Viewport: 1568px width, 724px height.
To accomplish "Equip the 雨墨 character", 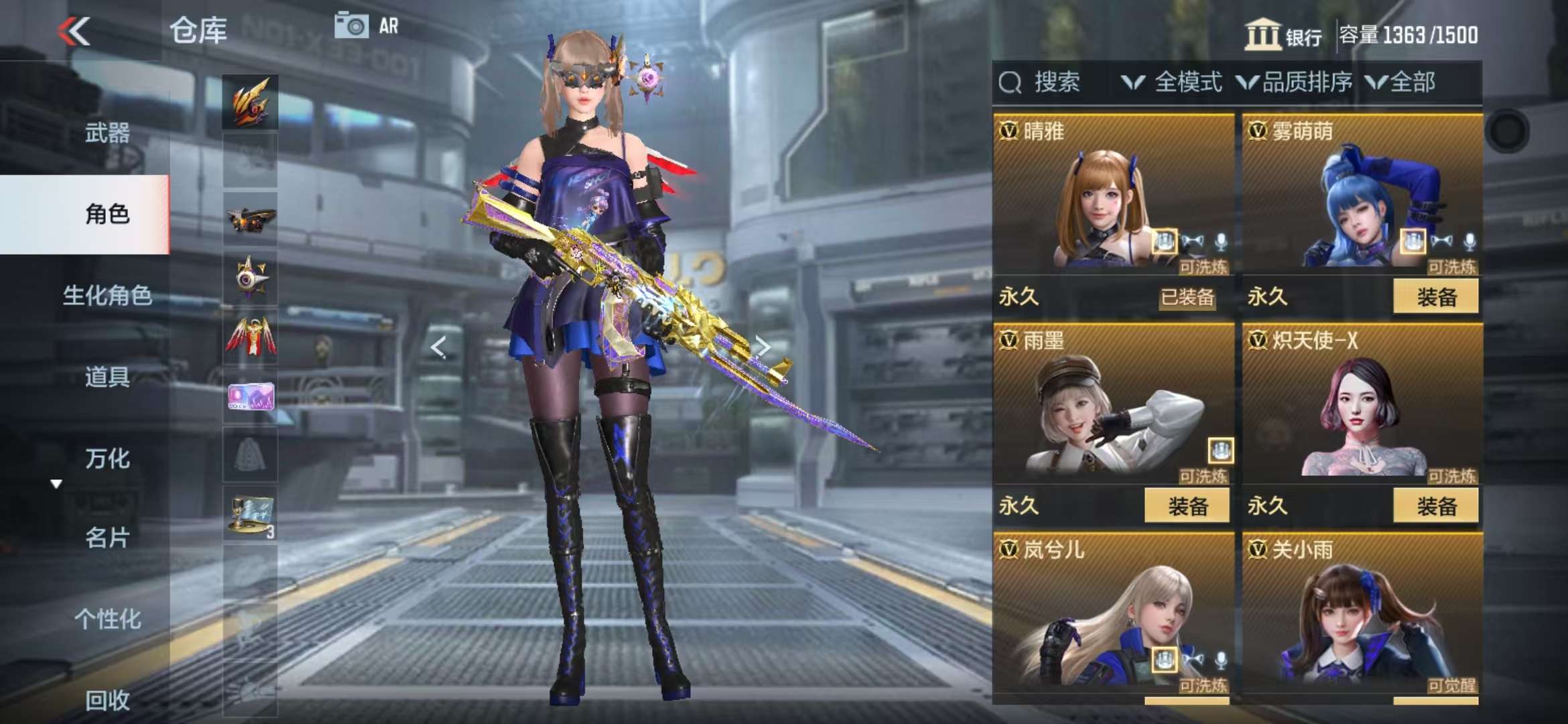I will pos(1187,505).
